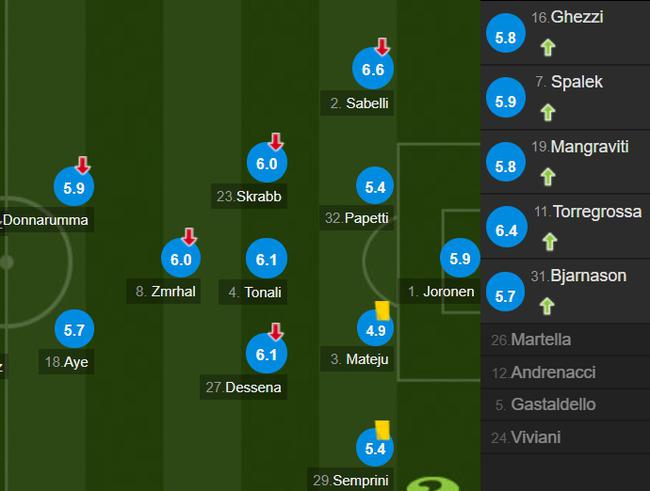Image resolution: width=650 pixels, height=491 pixels.
Task: Choose Viviani in the substitutes list
Action: coord(565,437)
